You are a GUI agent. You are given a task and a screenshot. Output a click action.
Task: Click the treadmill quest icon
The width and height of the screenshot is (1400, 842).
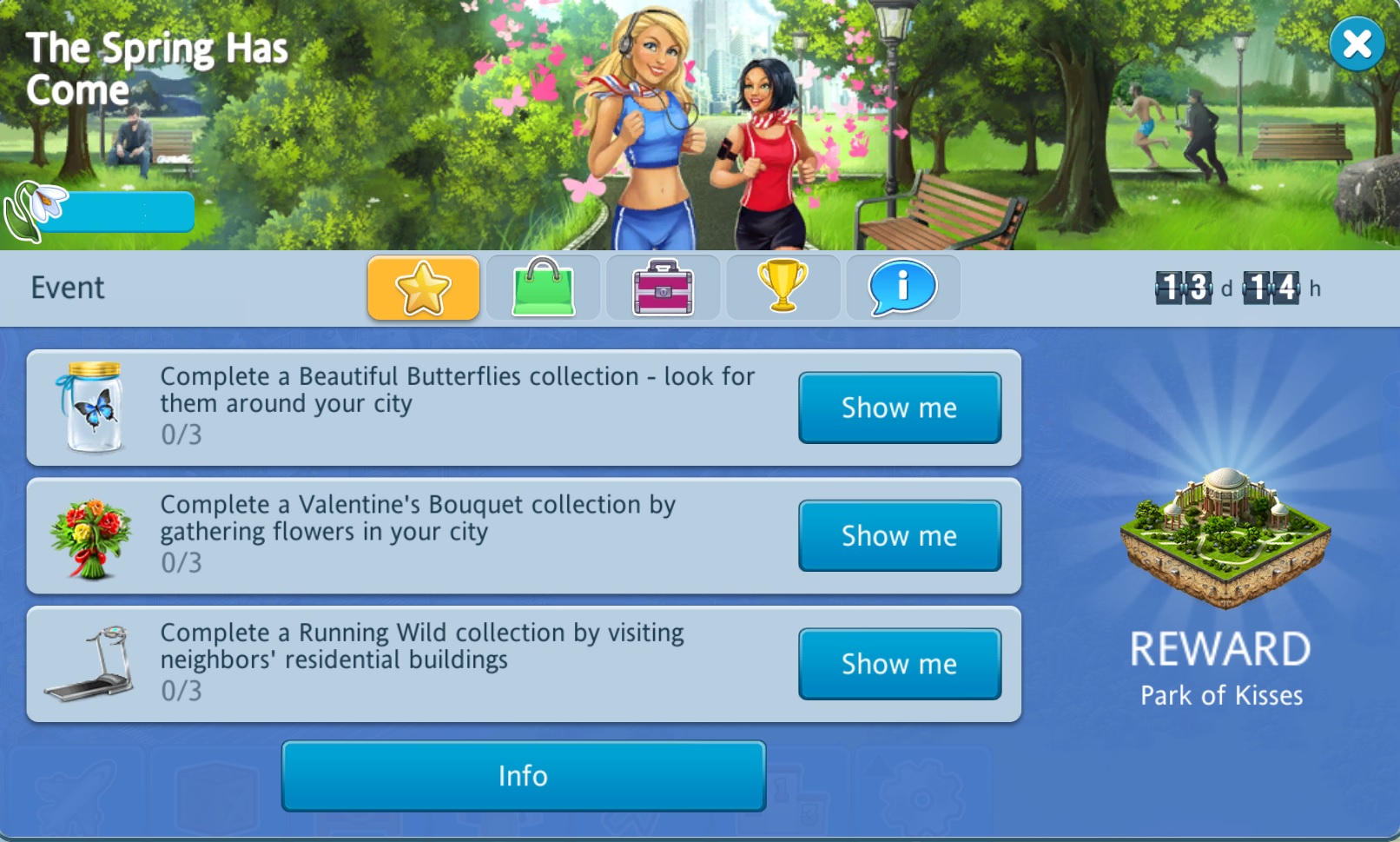(90, 664)
